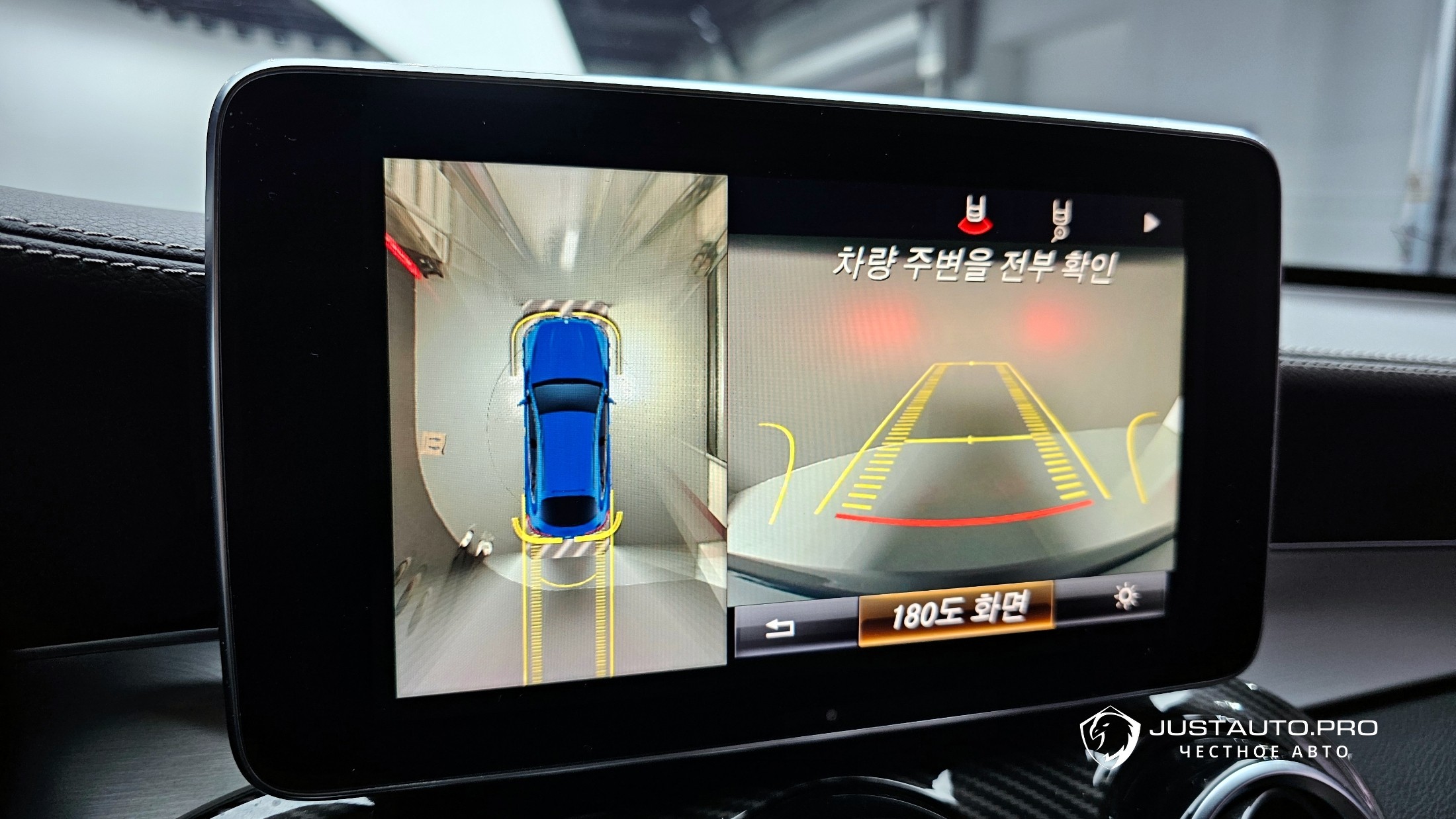Open the sun-shaped brightness setting
The width and height of the screenshot is (1456, 819).
pyautogui.click(x=1126, y=597)
